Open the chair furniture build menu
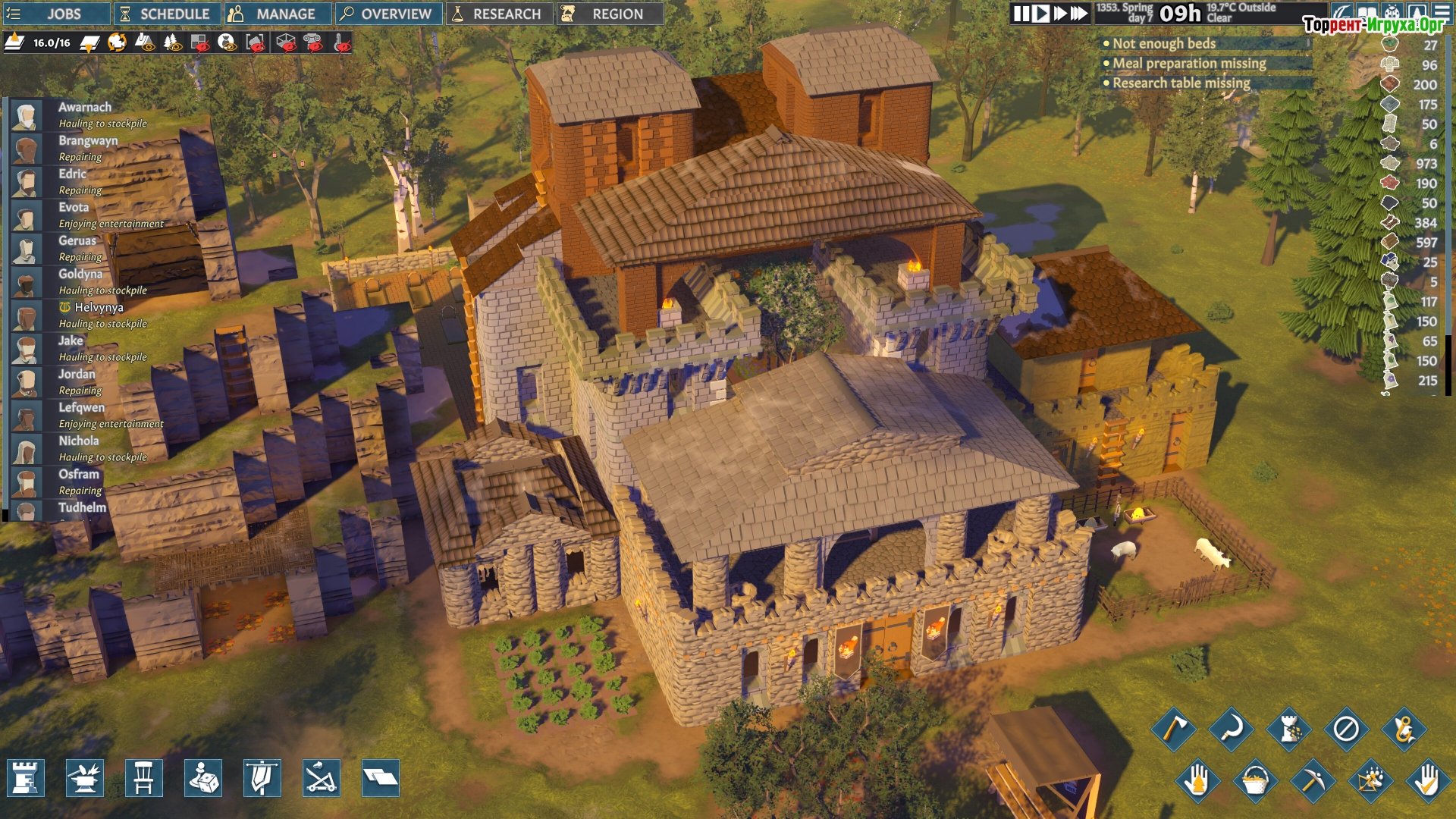The height and width of the screenshot is (819, 1456). pyautogui.click(x=144, y=778)
